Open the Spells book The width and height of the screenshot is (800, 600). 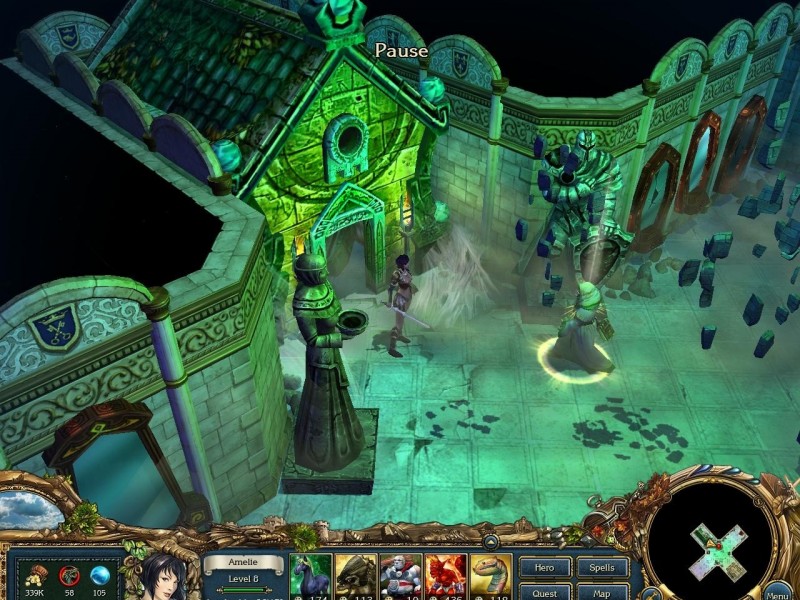tap(603, 568)
